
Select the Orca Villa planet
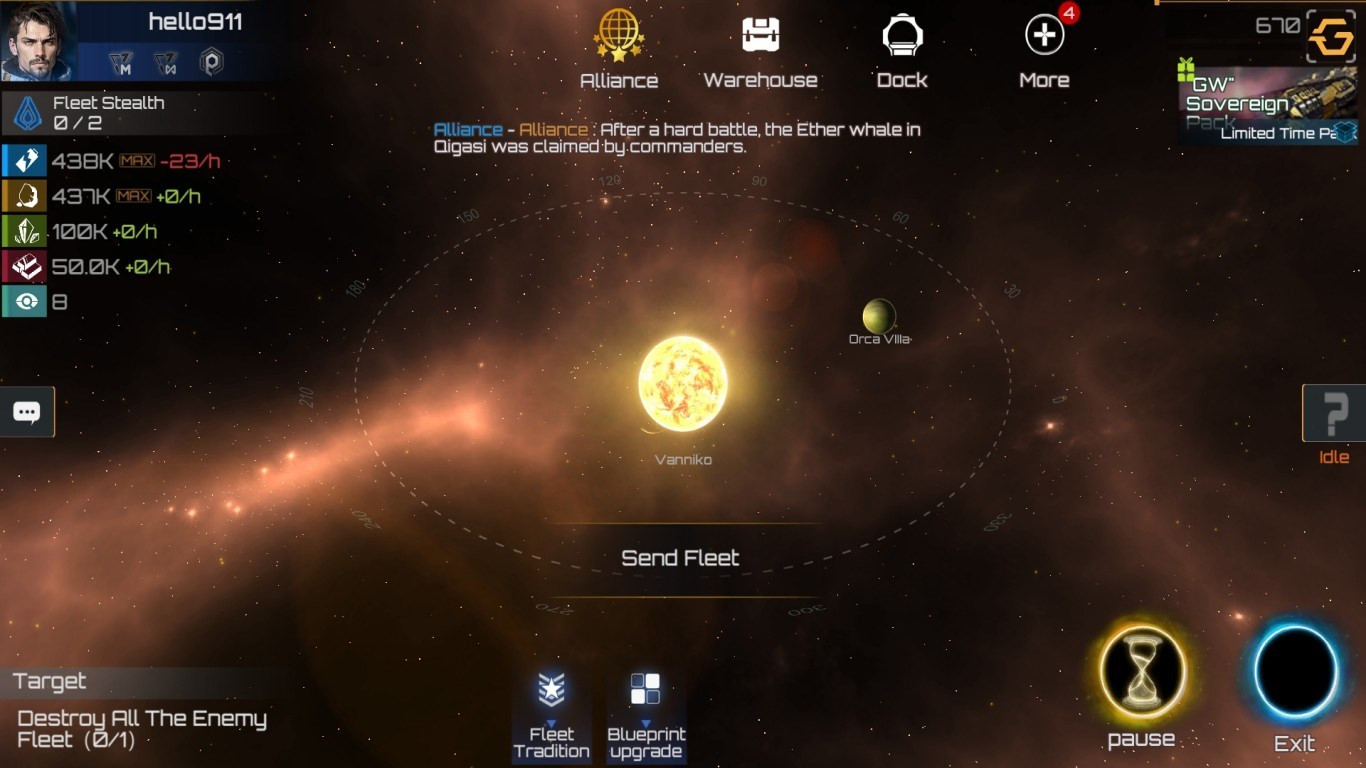point(879,317)
